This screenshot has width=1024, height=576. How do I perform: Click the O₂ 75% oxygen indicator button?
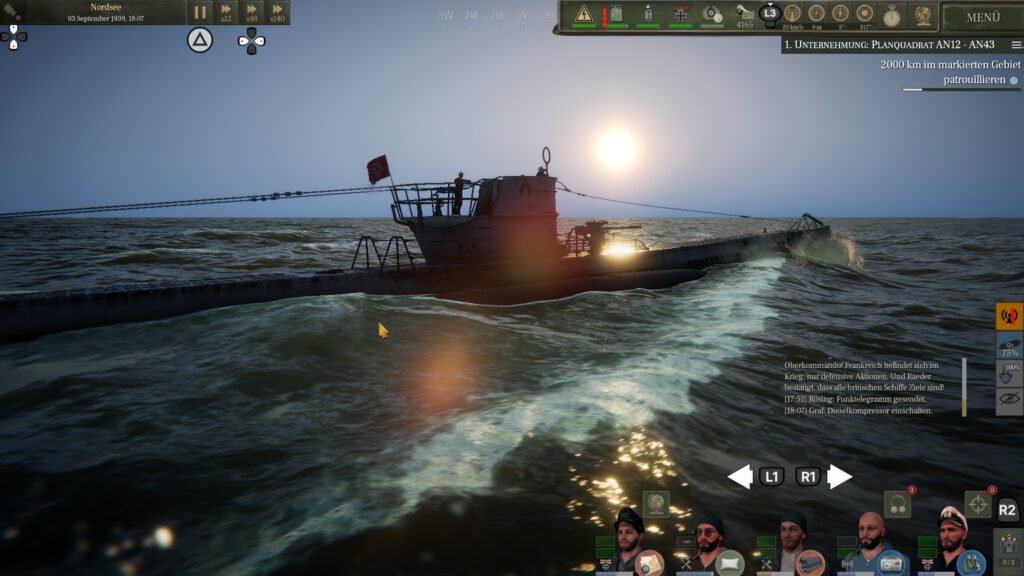pyautogui.click(x=1009, y=346)
